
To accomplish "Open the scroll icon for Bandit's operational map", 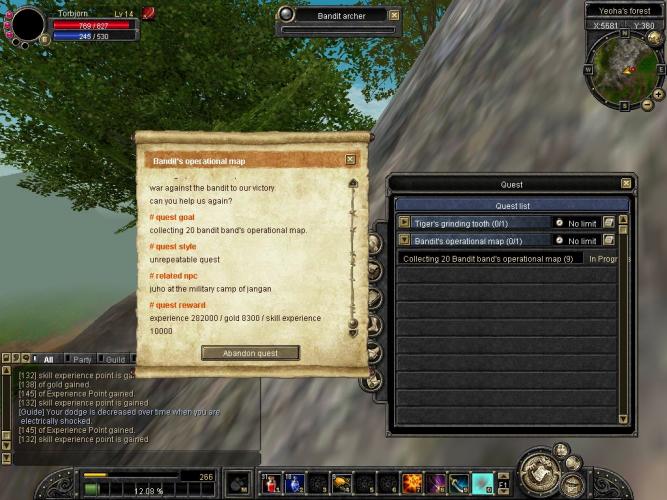I will (609, 240).
